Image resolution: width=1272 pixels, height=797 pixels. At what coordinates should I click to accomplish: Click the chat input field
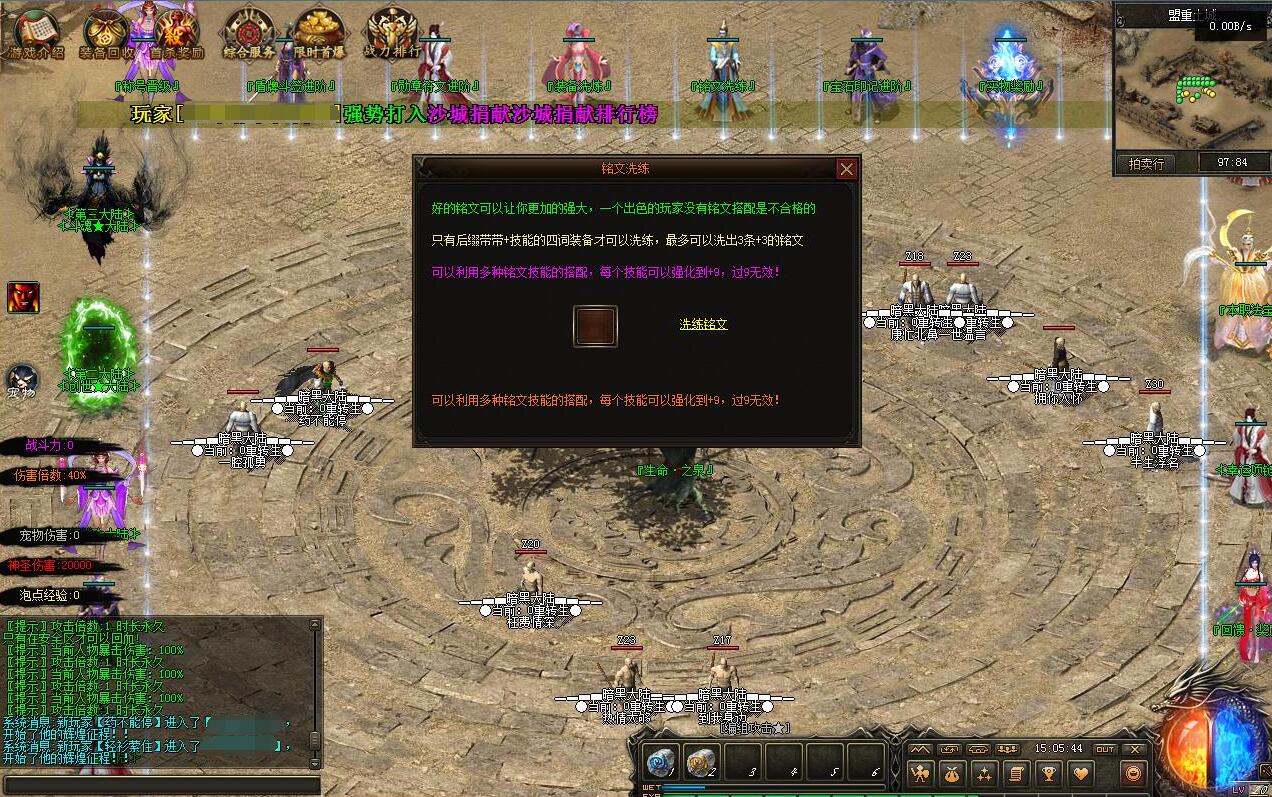[x=160, y=786]
